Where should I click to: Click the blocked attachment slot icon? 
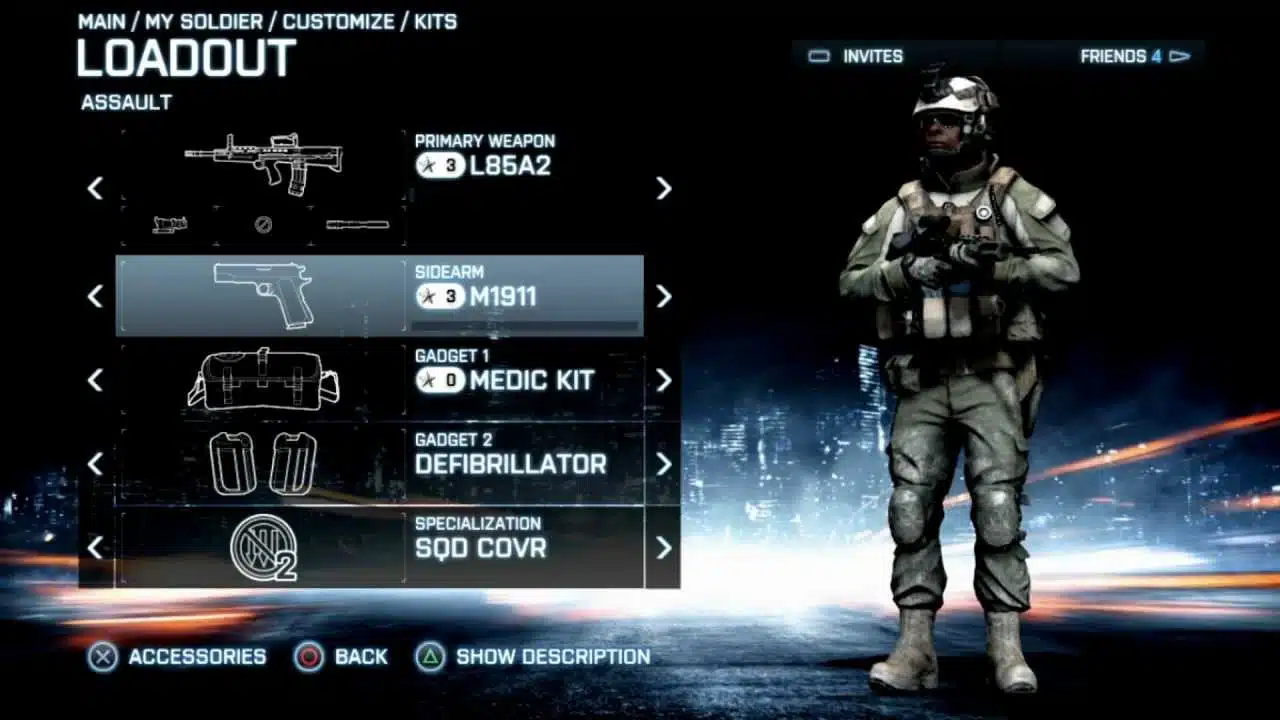tap(261, 226)
